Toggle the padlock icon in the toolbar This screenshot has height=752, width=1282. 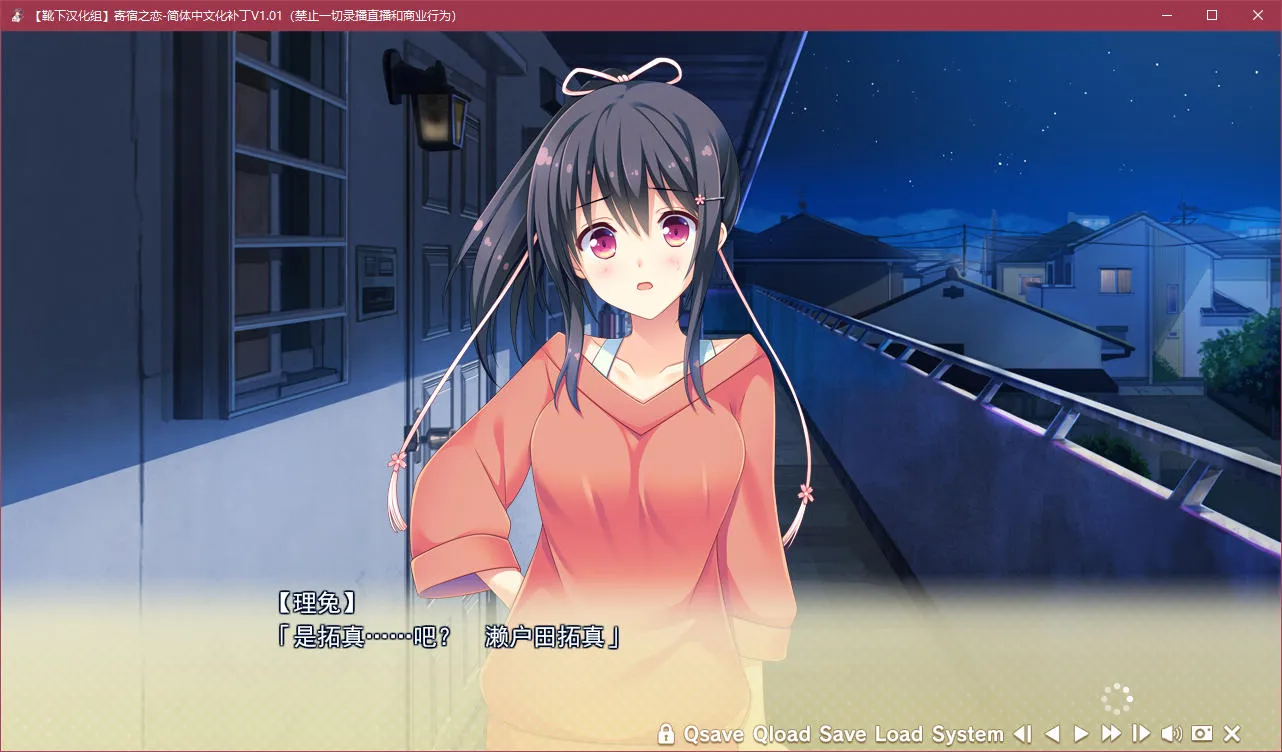[x=666, y=734]
